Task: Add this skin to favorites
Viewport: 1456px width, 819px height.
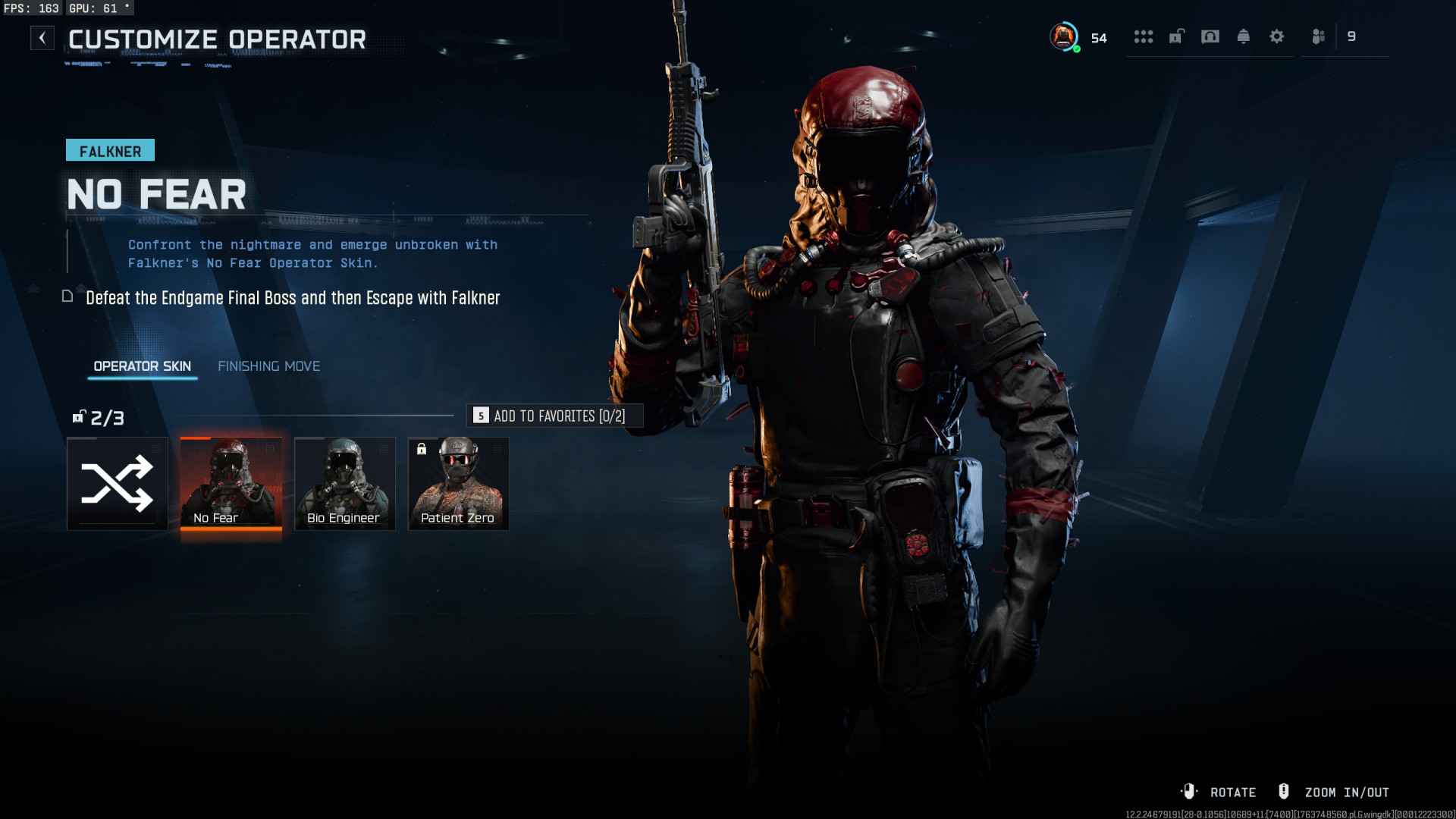Action: 554,416
